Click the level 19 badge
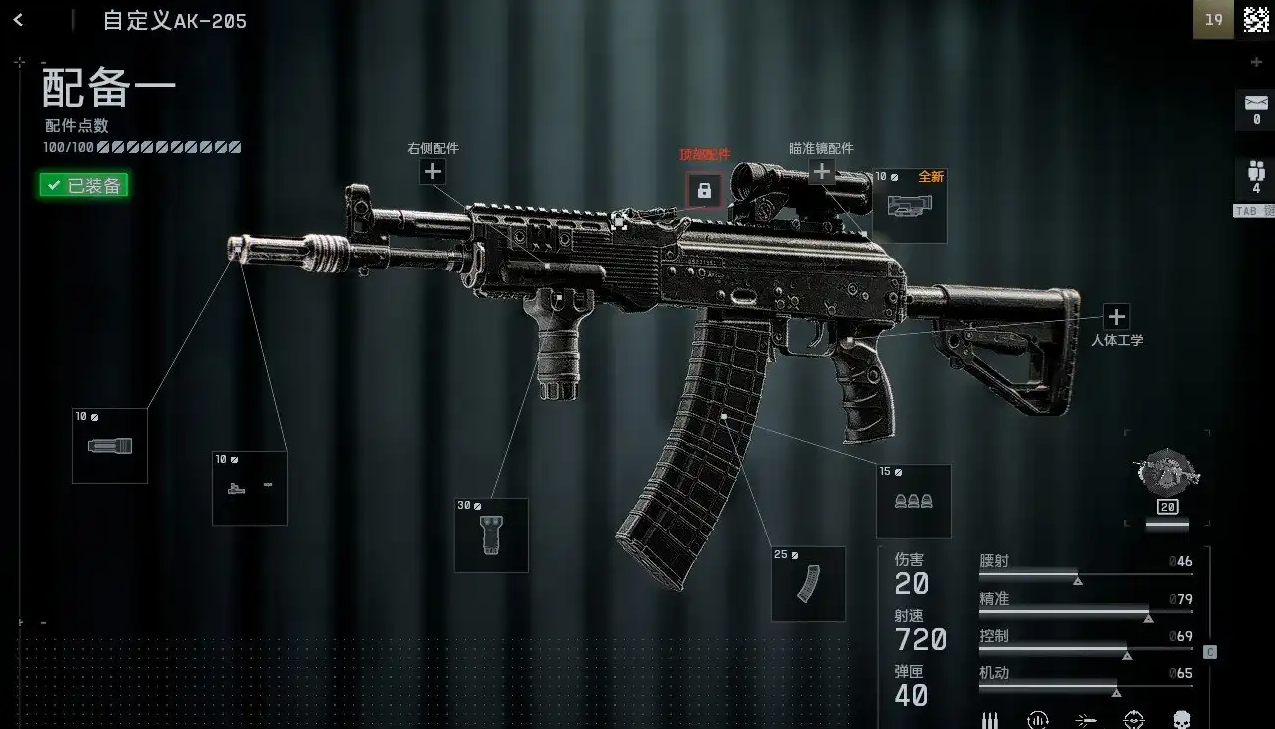Image resolution: width=1275 pixels, height=729 pixels. pyautogui.click(x=1213, y=19)
